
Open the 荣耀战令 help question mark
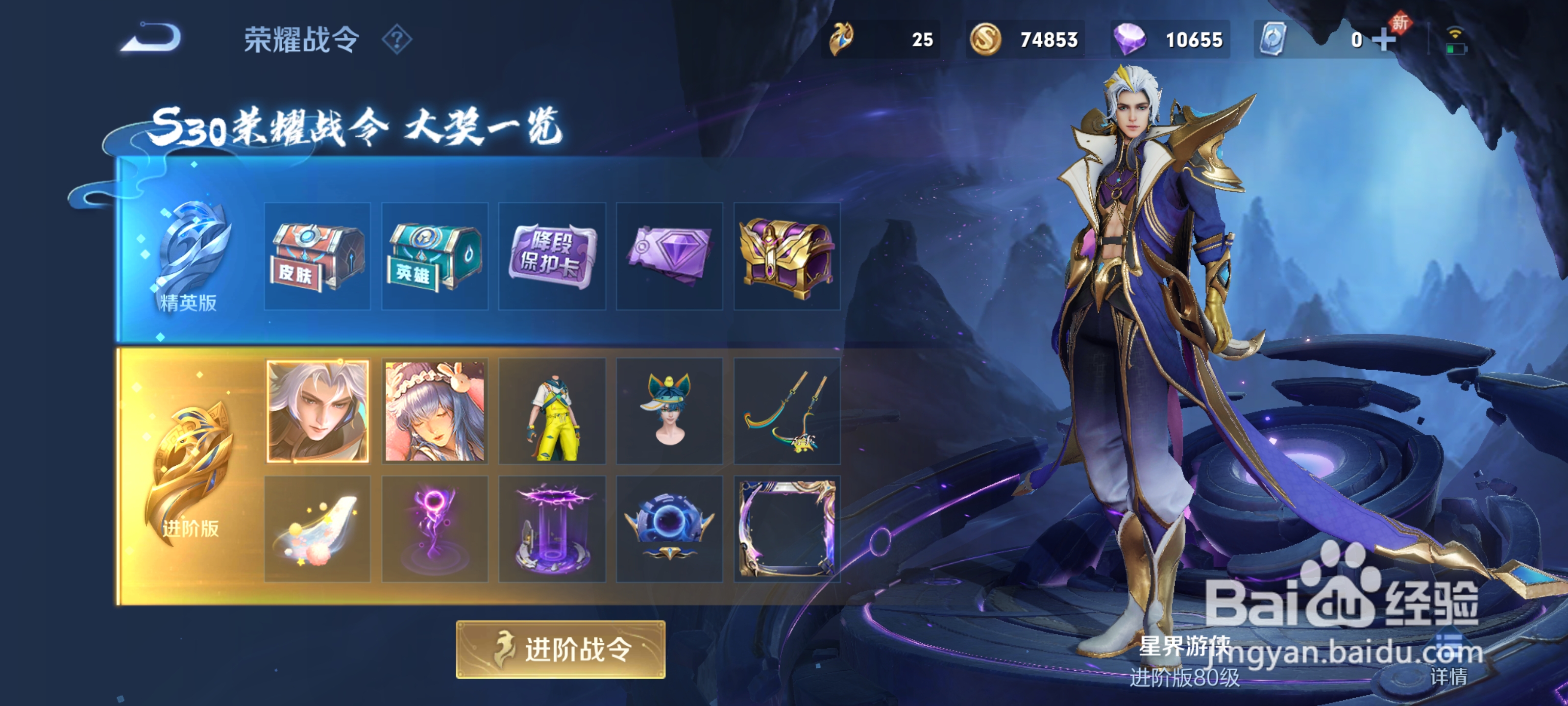(397, 40)
